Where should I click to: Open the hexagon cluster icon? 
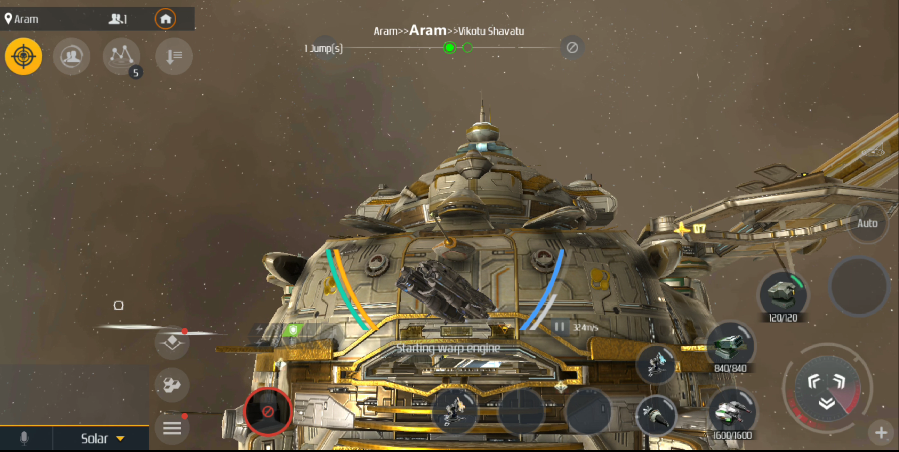coord(172,385)
